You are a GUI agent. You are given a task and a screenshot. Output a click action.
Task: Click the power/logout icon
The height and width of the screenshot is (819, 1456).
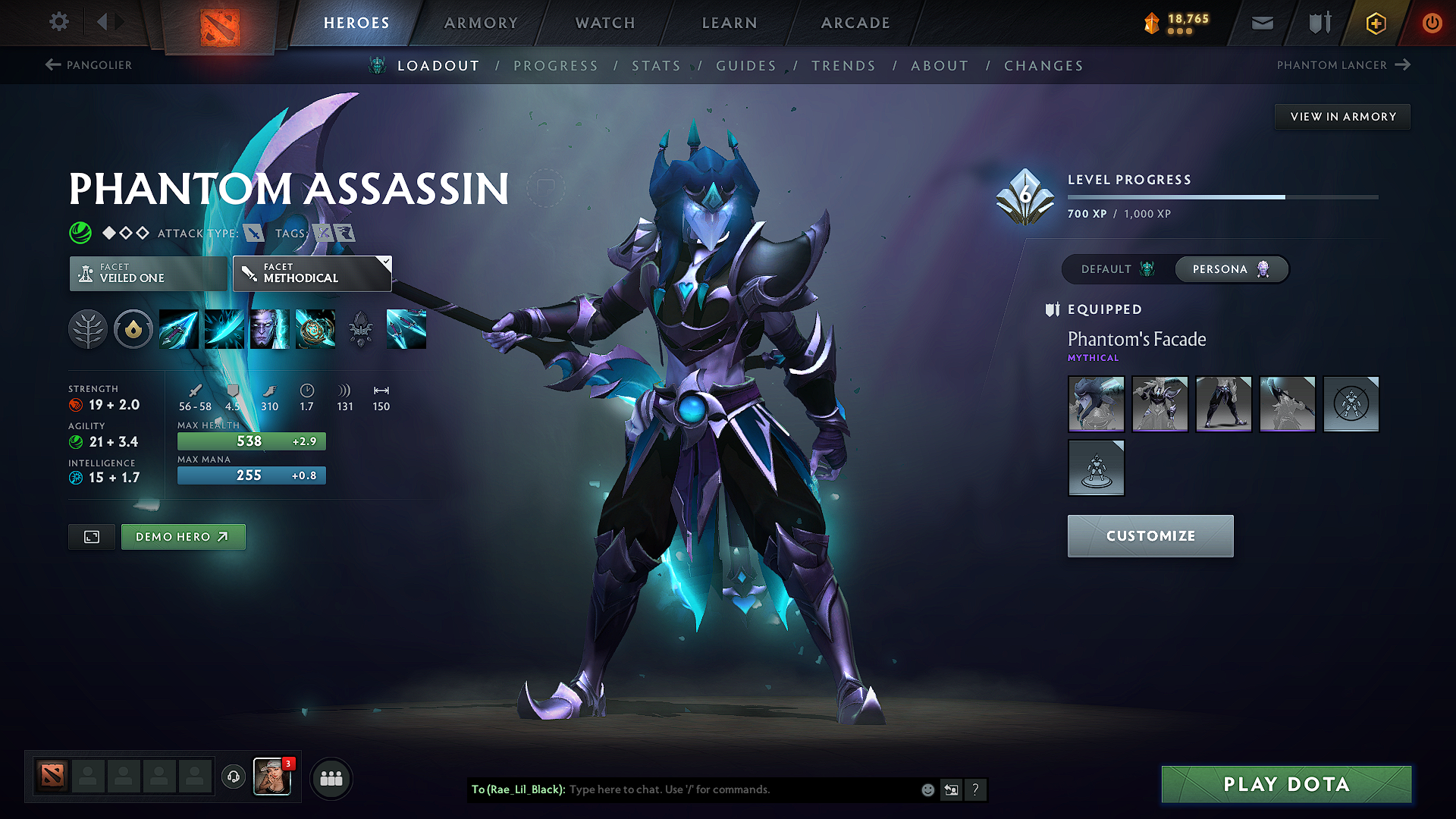click(1432, 22)
